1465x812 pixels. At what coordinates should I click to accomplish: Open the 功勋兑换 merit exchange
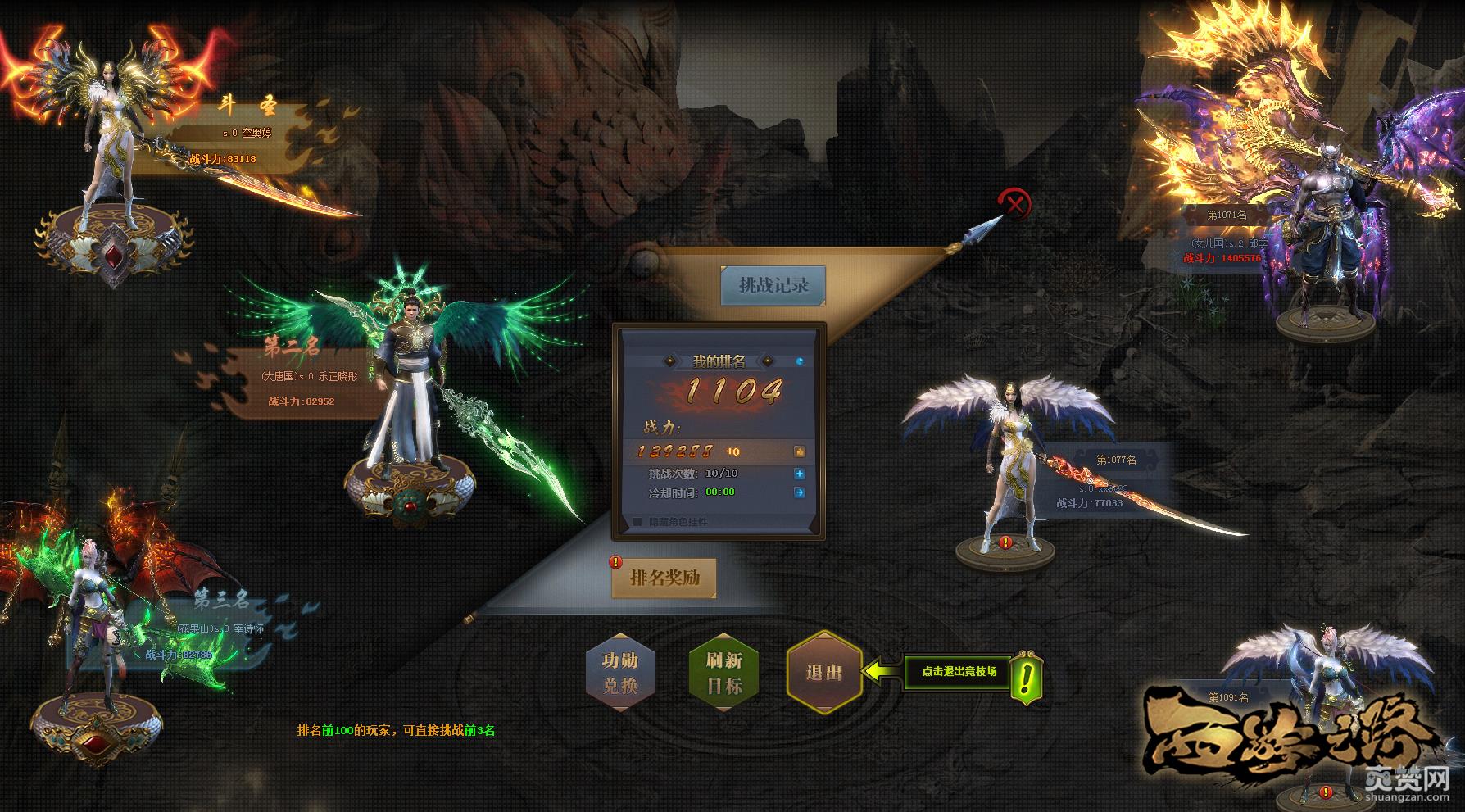pyautogui.click(x=619, y=673)
